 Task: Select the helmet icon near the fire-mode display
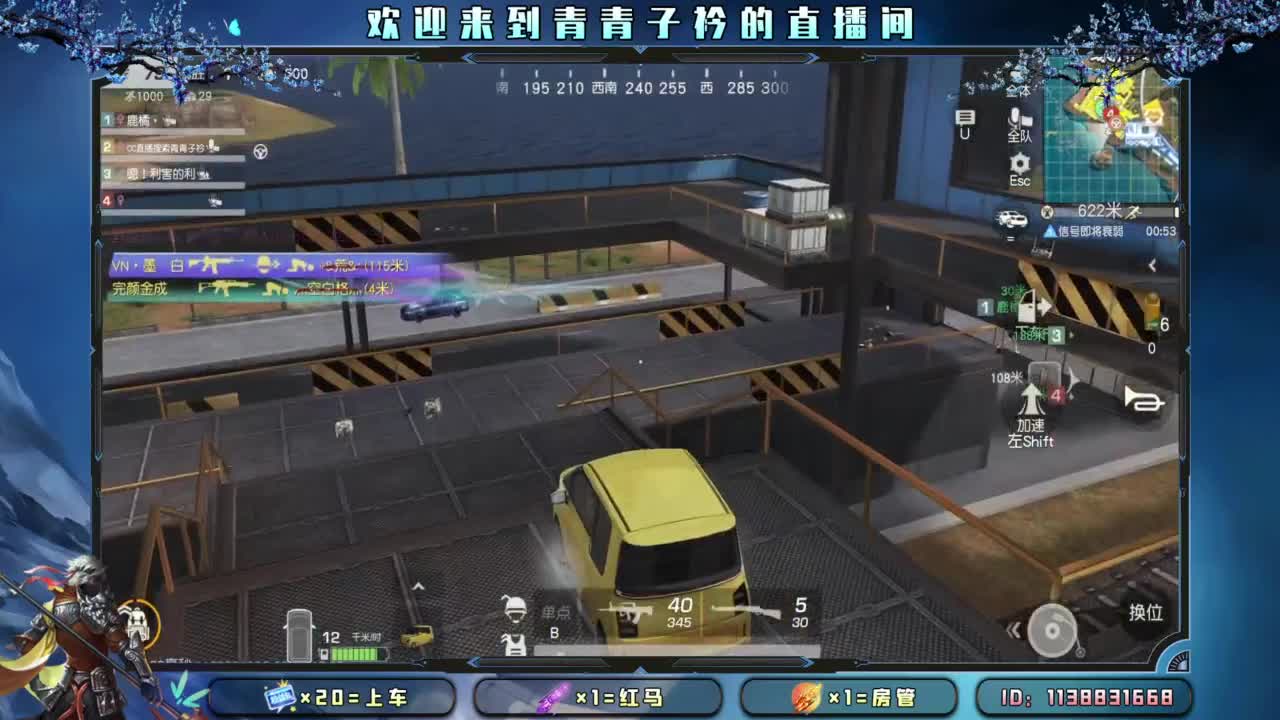[x=516, y=610]
